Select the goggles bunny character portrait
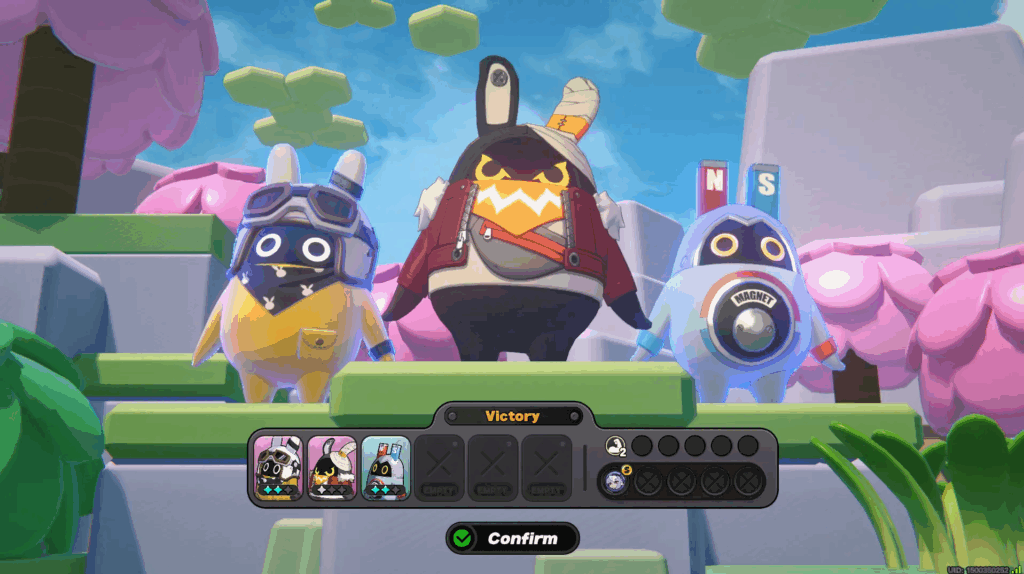This screenshot has height=574, width=1024. pos(277,467)
